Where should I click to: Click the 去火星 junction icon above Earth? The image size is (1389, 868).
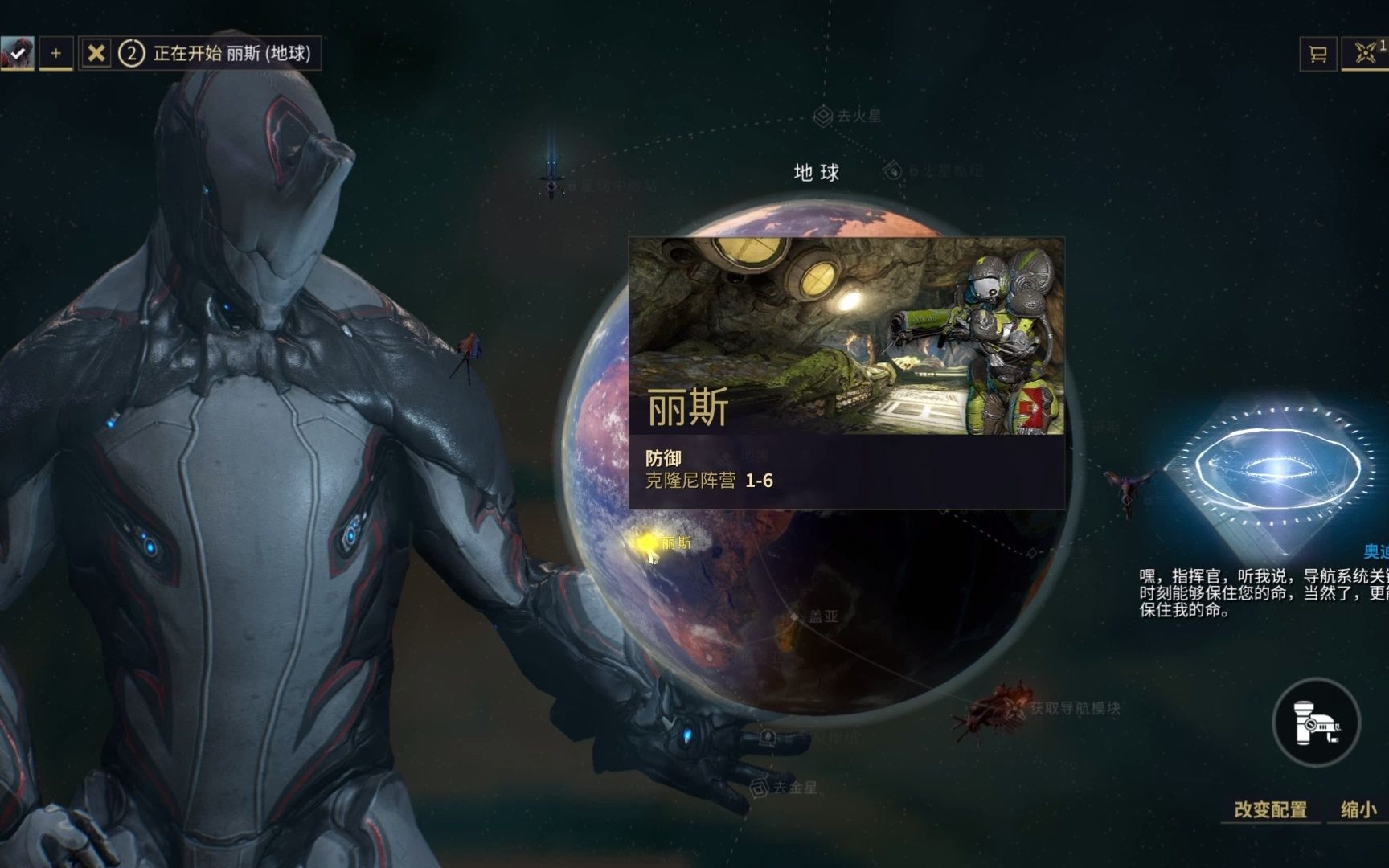pyautogui.click(x=822, y=115)
